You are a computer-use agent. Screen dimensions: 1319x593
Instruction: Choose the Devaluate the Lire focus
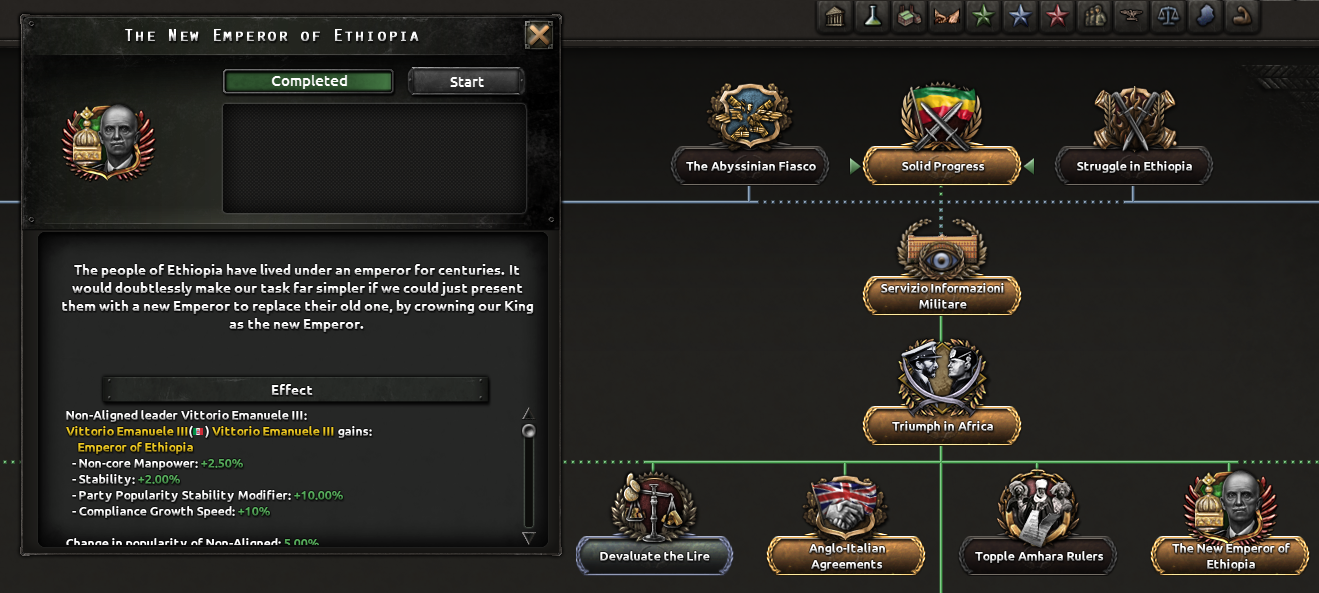654,556
